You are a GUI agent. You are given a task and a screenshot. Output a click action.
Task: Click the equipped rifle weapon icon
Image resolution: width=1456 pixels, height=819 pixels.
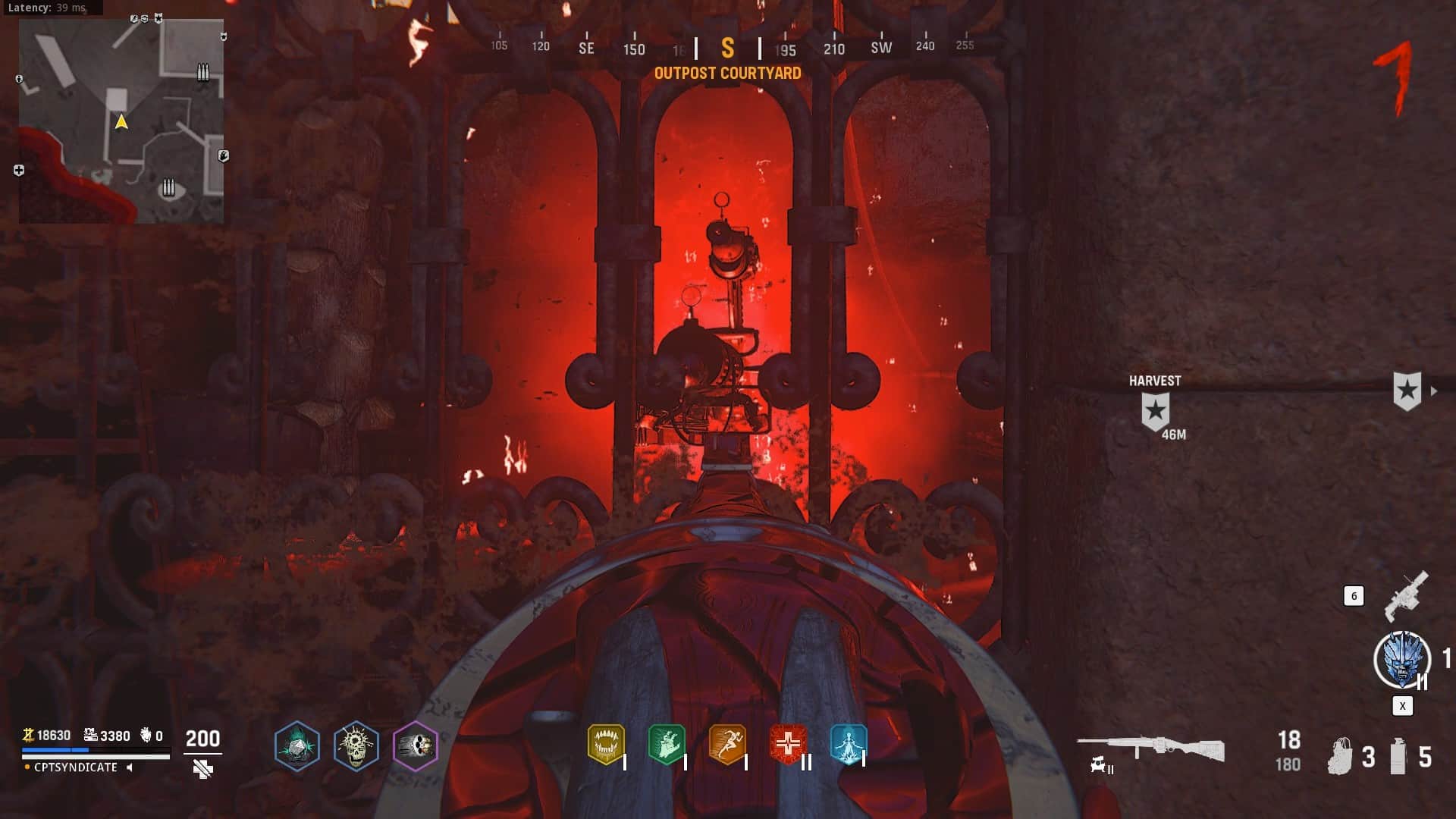click(x=1150, y=748)
